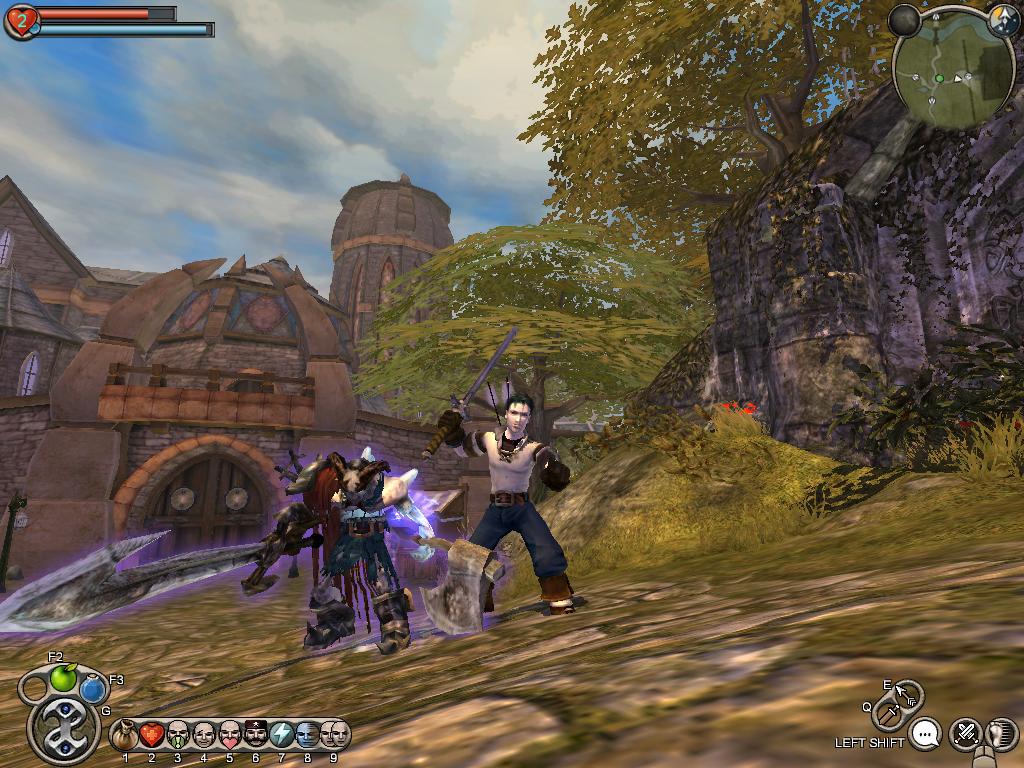Screen dimensions: 1024x768
Task: Equip the melee sword weapon icon
Action: (887, 714)
